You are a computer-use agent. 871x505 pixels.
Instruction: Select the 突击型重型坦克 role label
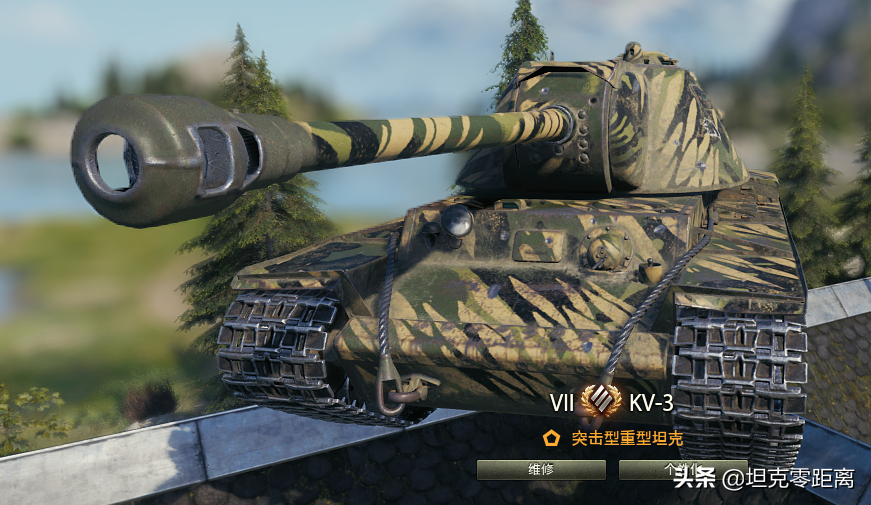[627, 438]
